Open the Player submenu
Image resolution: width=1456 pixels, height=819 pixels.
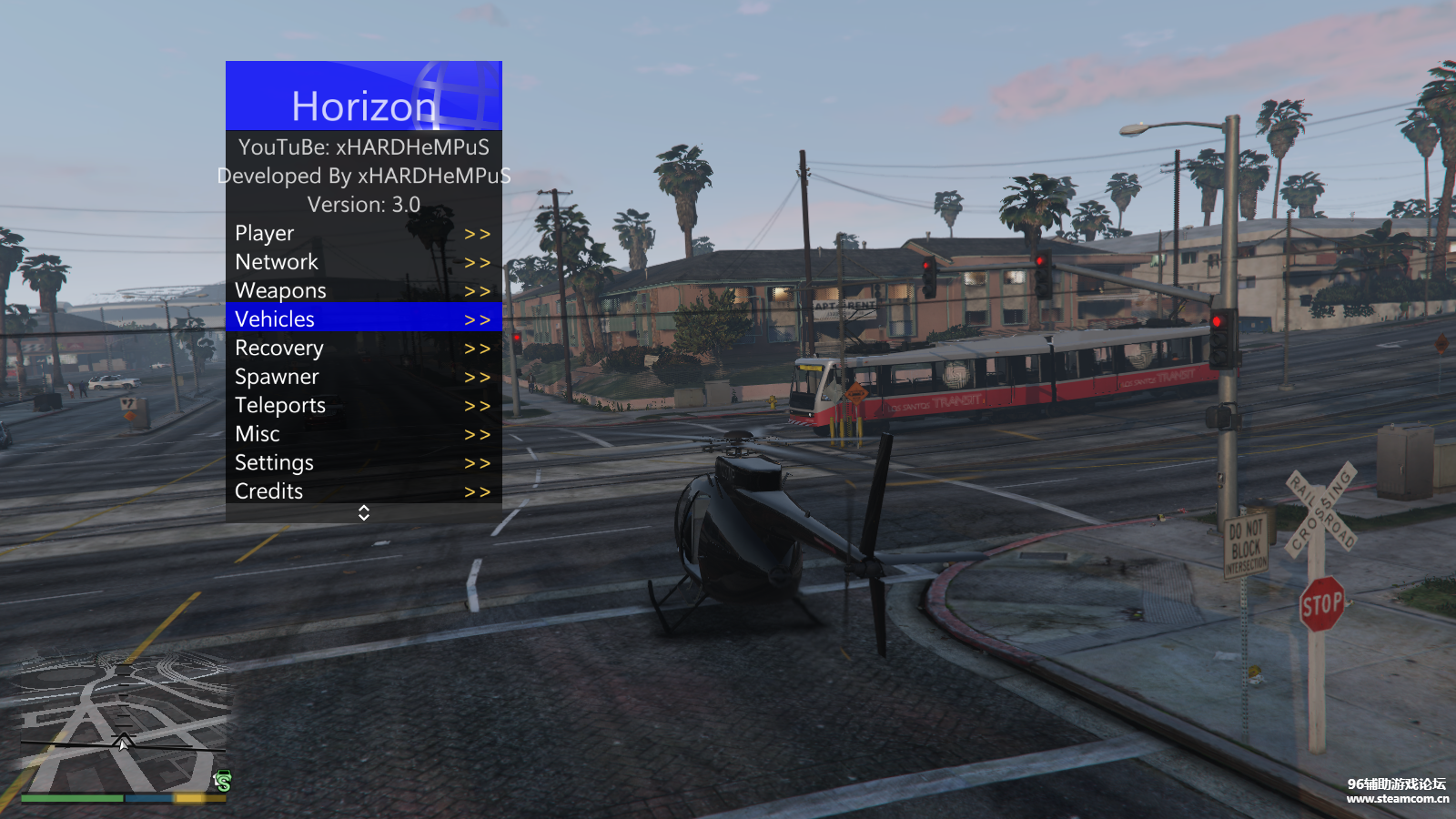[x=363, y=234]
